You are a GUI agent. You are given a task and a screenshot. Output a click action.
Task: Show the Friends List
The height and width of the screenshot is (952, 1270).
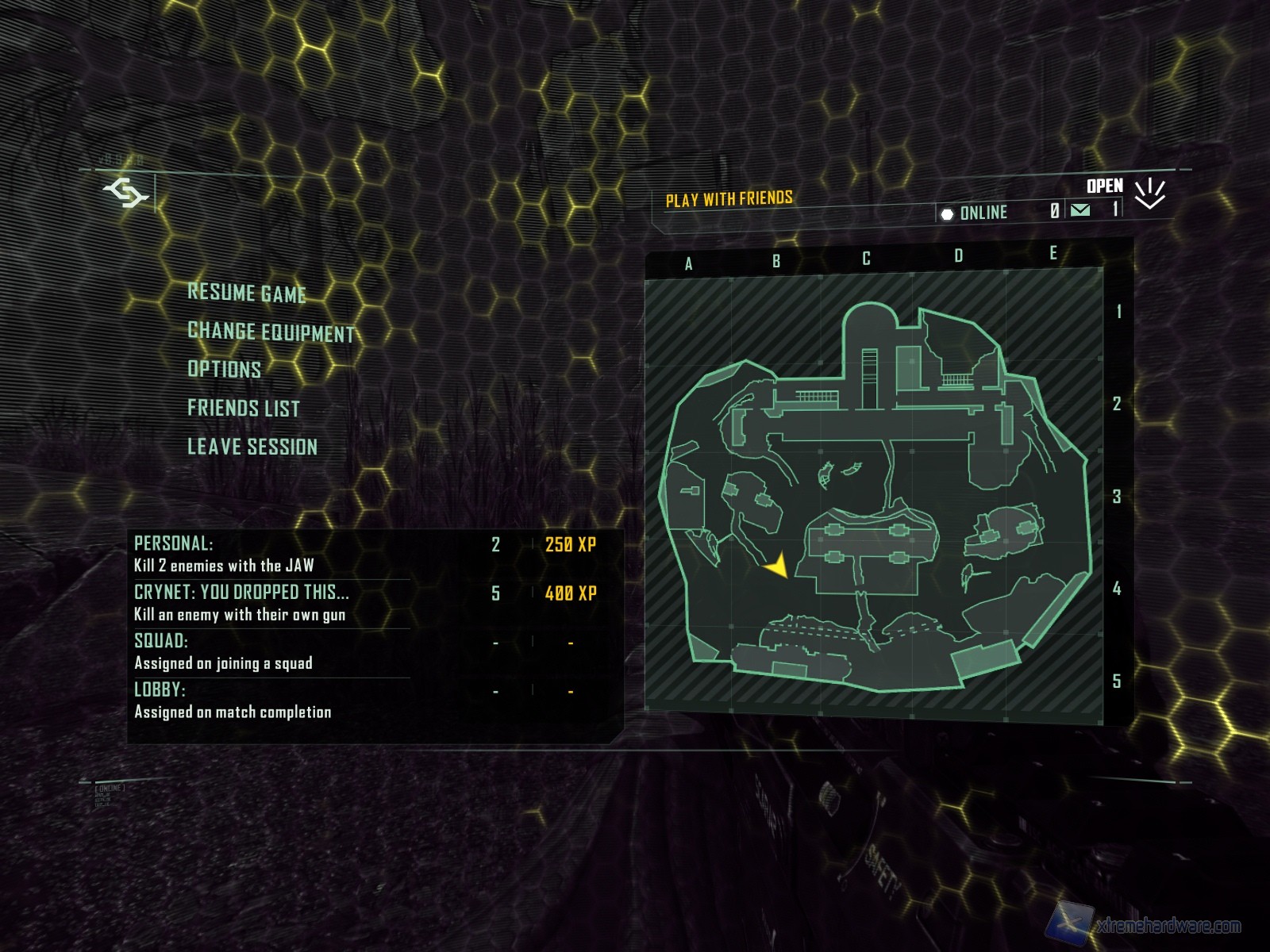(x=244, y=409)
